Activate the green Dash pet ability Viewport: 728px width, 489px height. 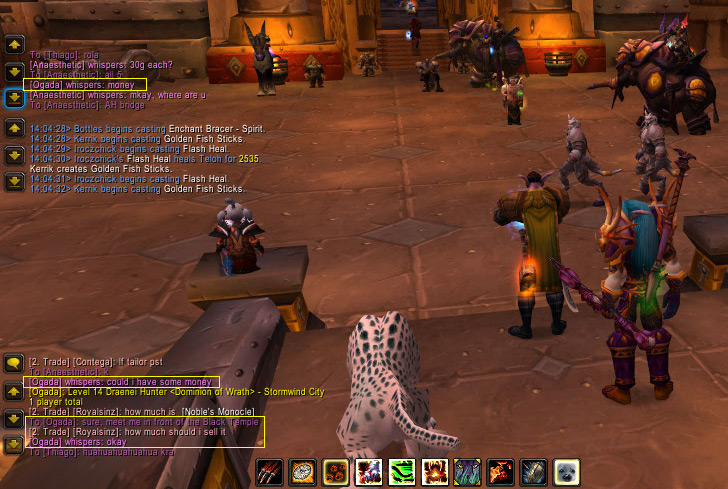pos(402,472)
